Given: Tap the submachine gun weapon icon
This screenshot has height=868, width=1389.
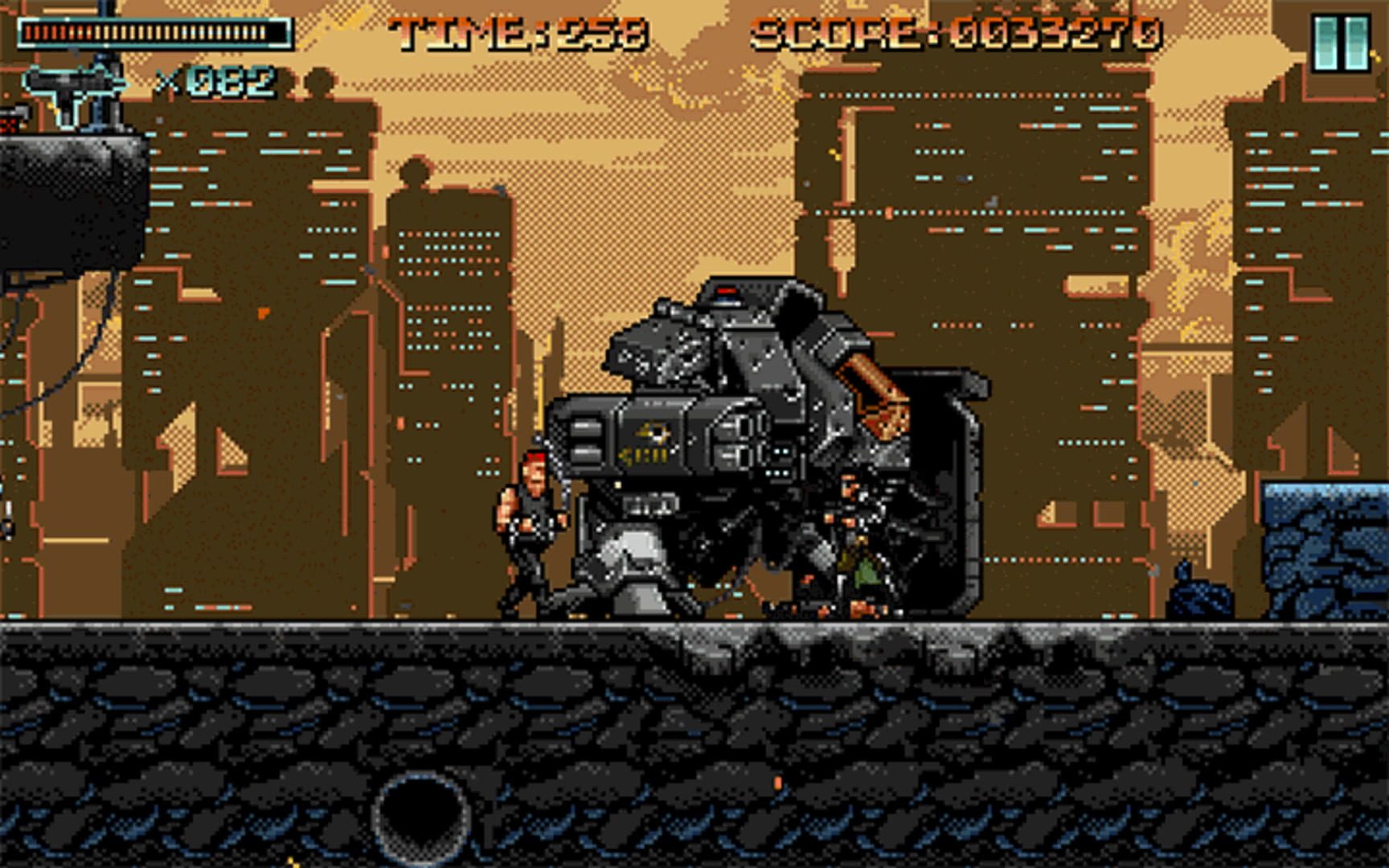Looking at the screenshot, I should tap(74, 91).
